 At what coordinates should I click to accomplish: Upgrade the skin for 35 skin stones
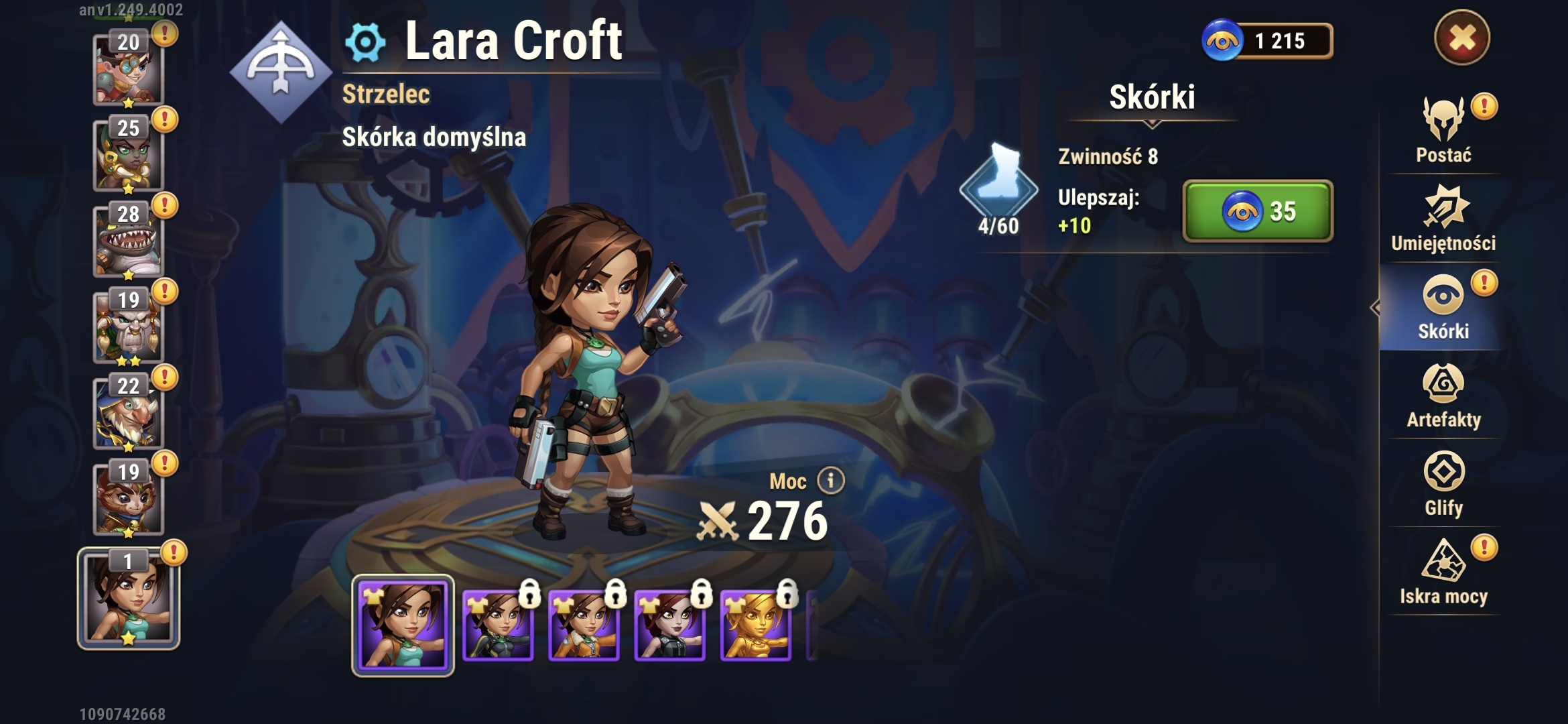coord(1258,211)
